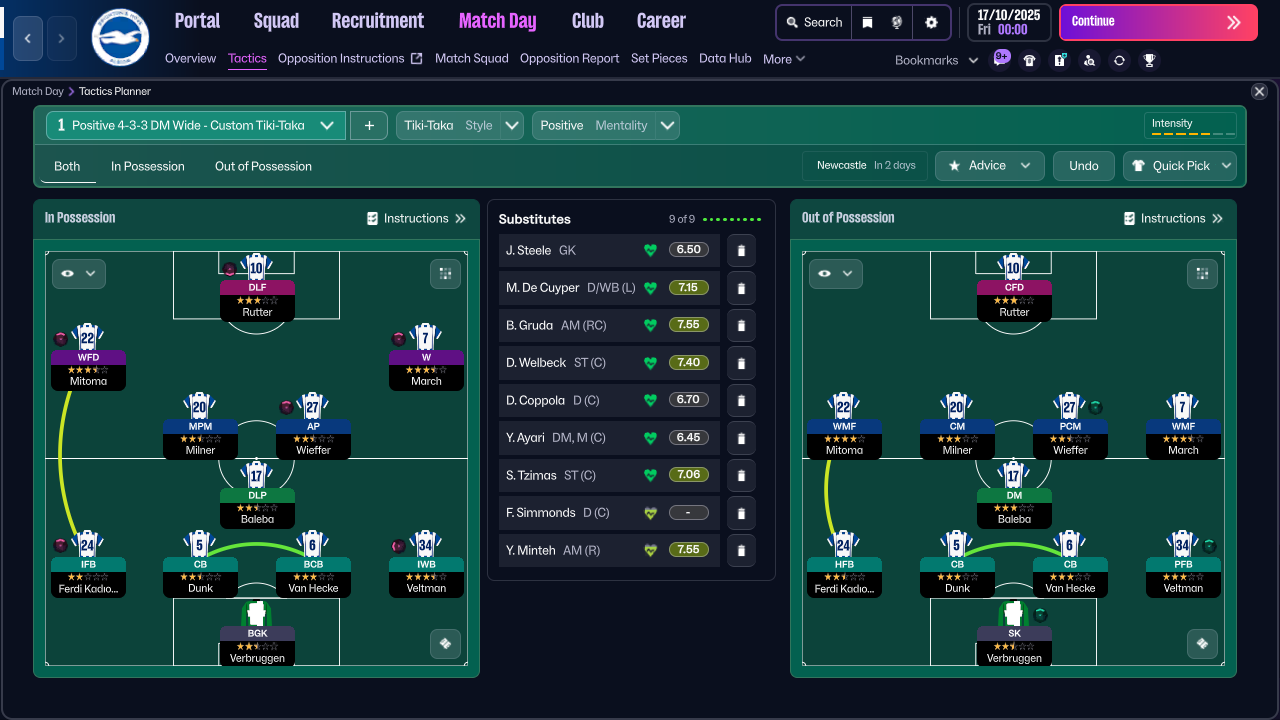
Task: Open the social feed notifications icon showing 9+
Action: [x=1001, y=59]
